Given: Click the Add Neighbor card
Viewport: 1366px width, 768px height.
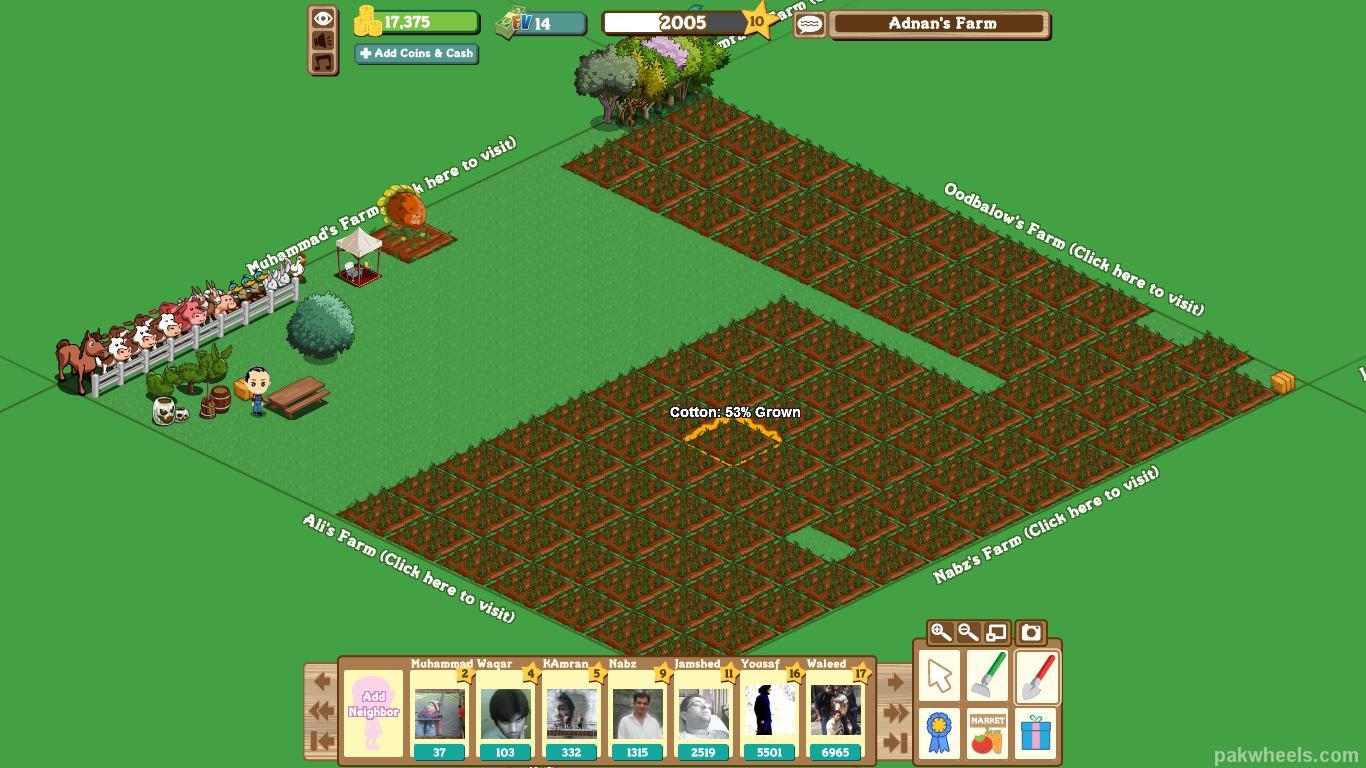Looking at the screenshot, I should tap(373, 712).
